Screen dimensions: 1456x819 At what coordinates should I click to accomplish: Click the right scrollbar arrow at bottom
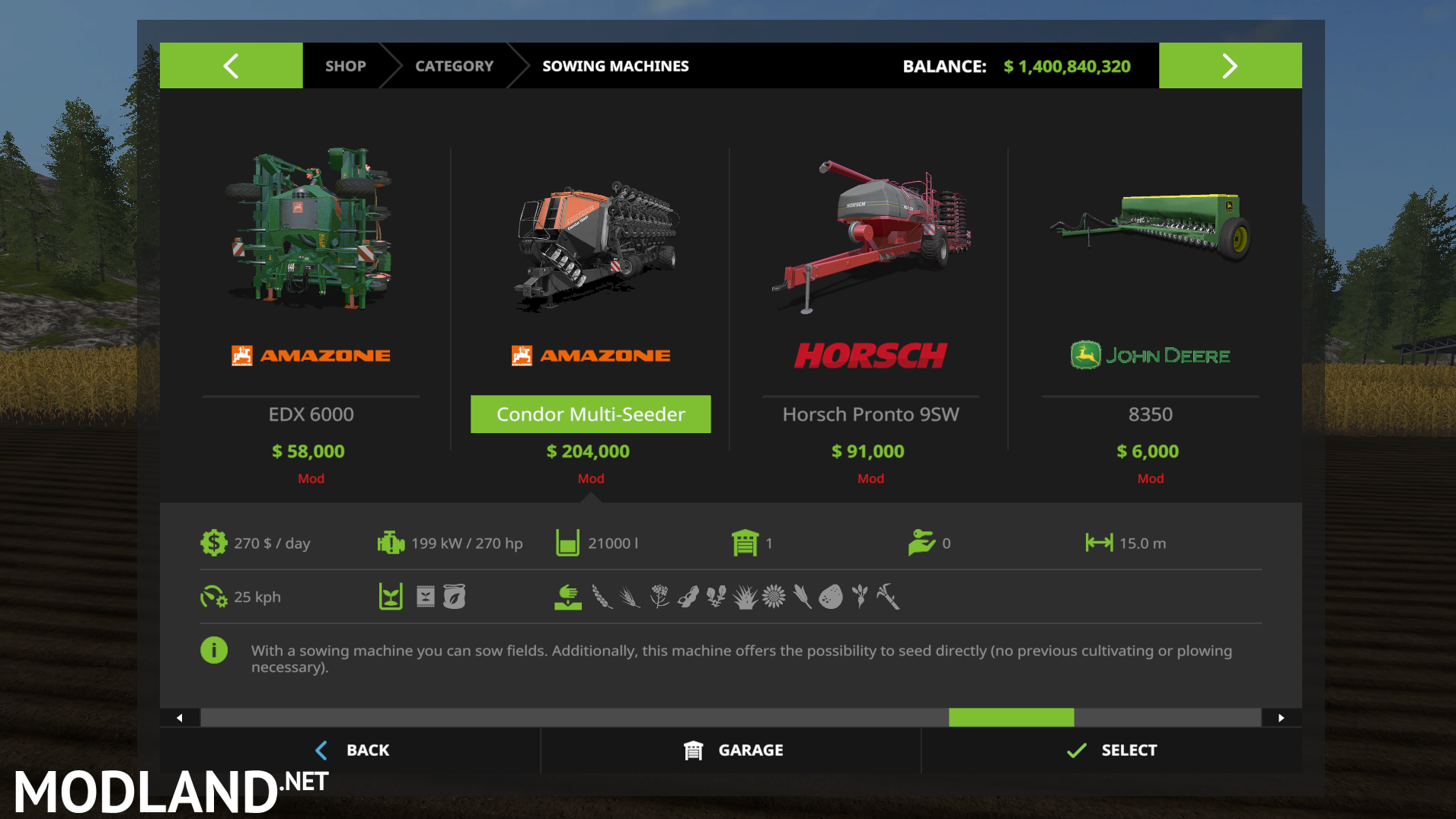(1282, 717)
